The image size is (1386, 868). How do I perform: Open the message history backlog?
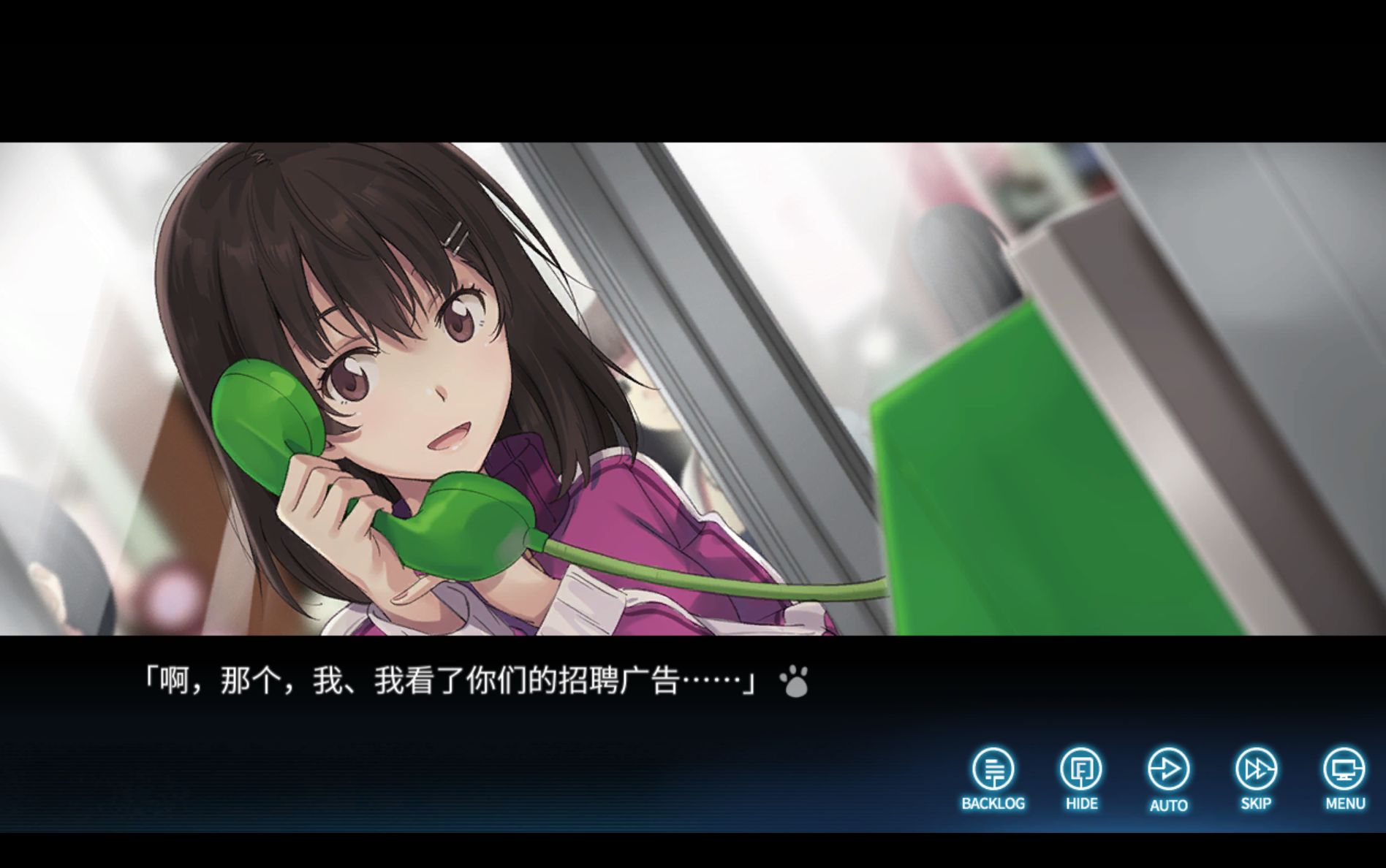(993, 768)
